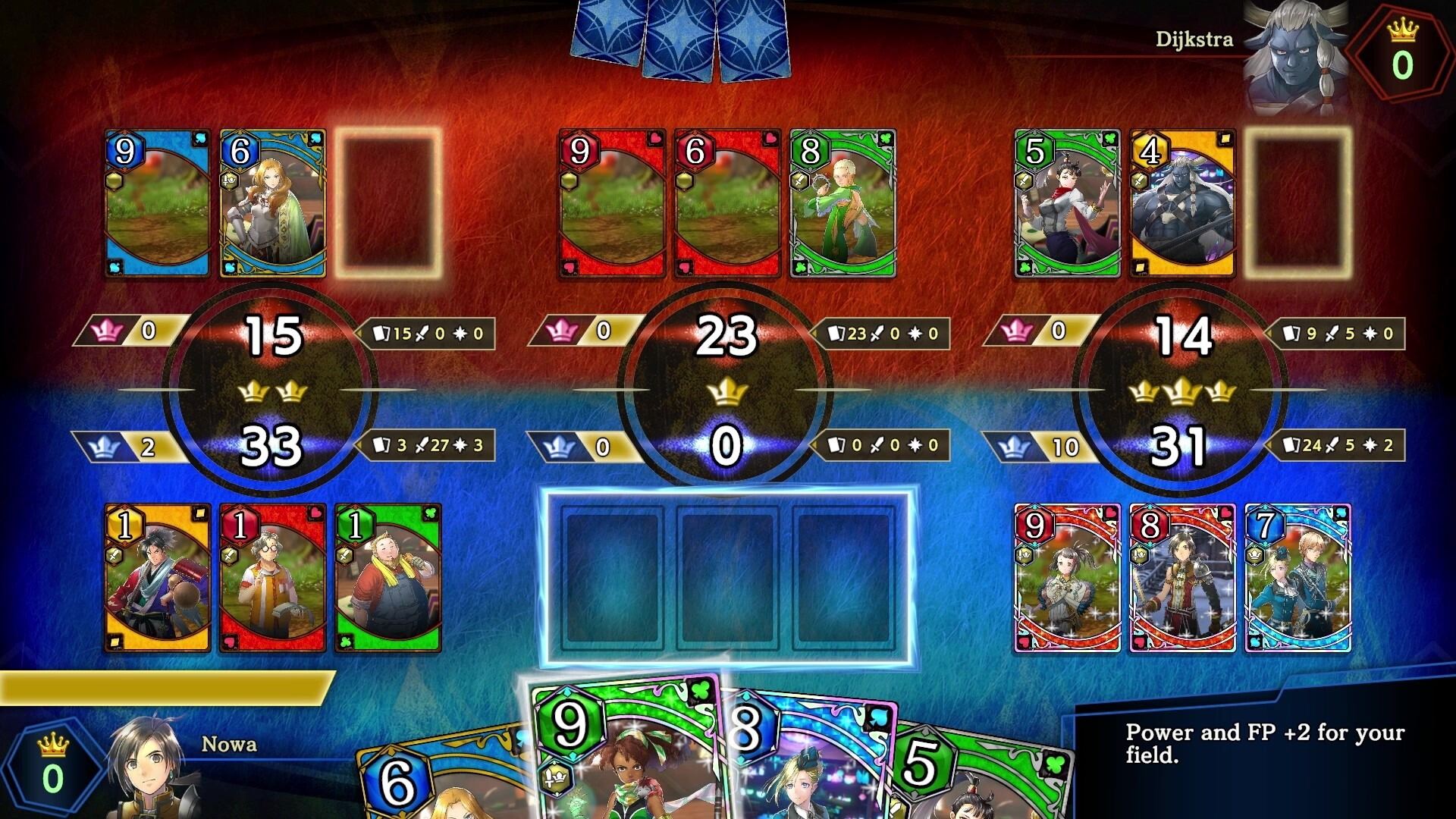The image size is (1456, 819).
Task: Select your yellow 1 card
Action: 158,578
